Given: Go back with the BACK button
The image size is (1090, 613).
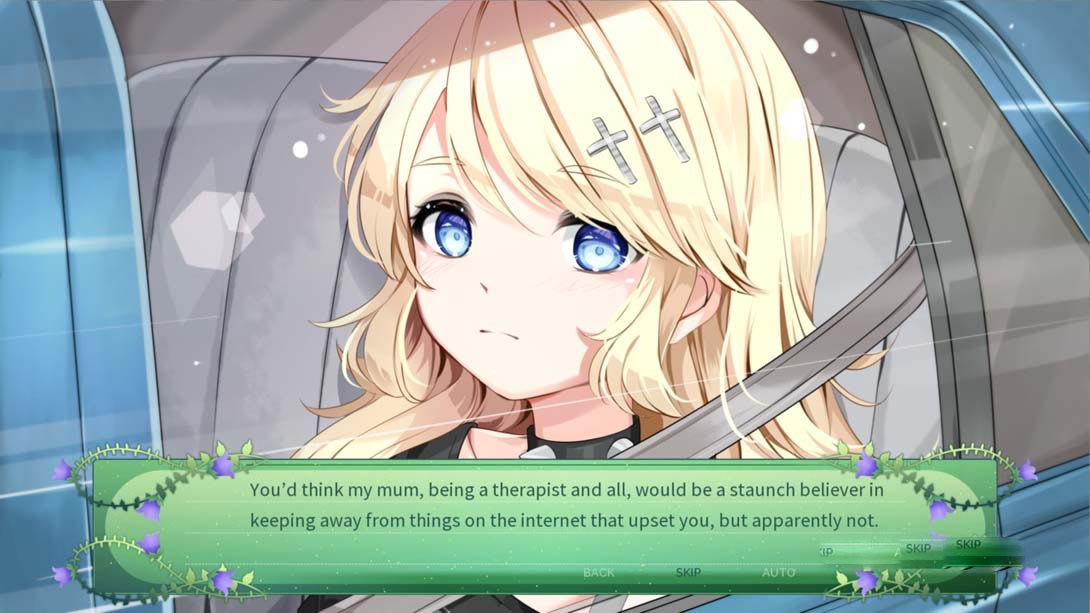Looking at the screenshot, I should [599, 572].
